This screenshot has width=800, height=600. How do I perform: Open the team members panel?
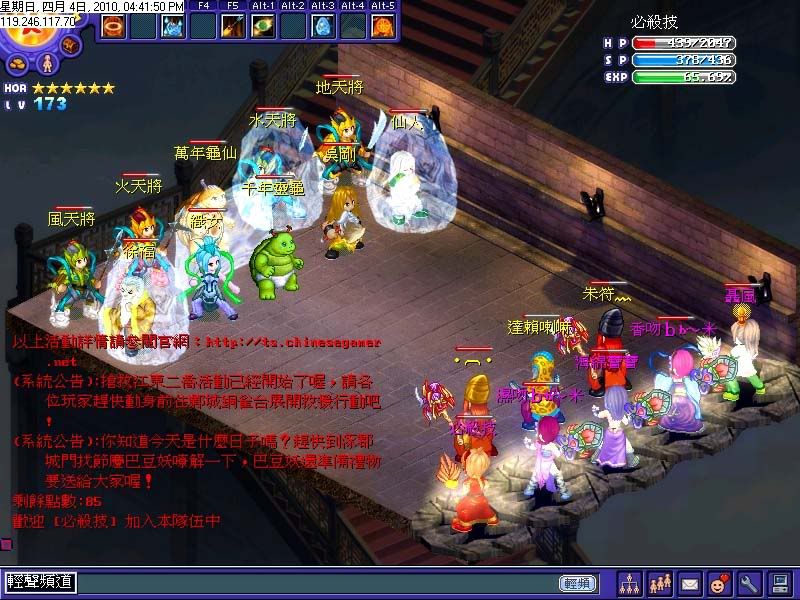(660, 582)
